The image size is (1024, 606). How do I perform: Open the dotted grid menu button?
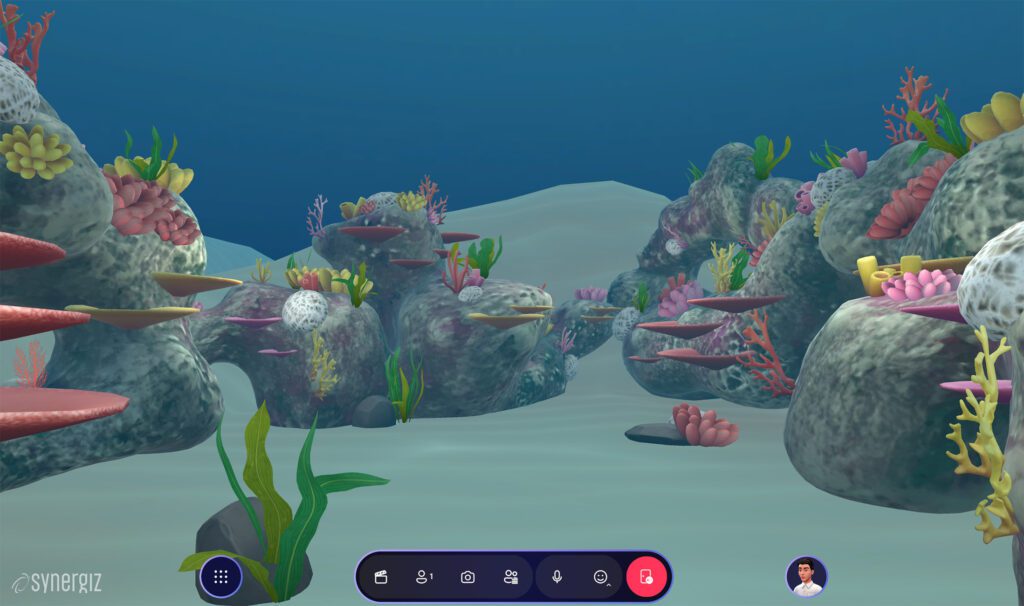[221, 577]
